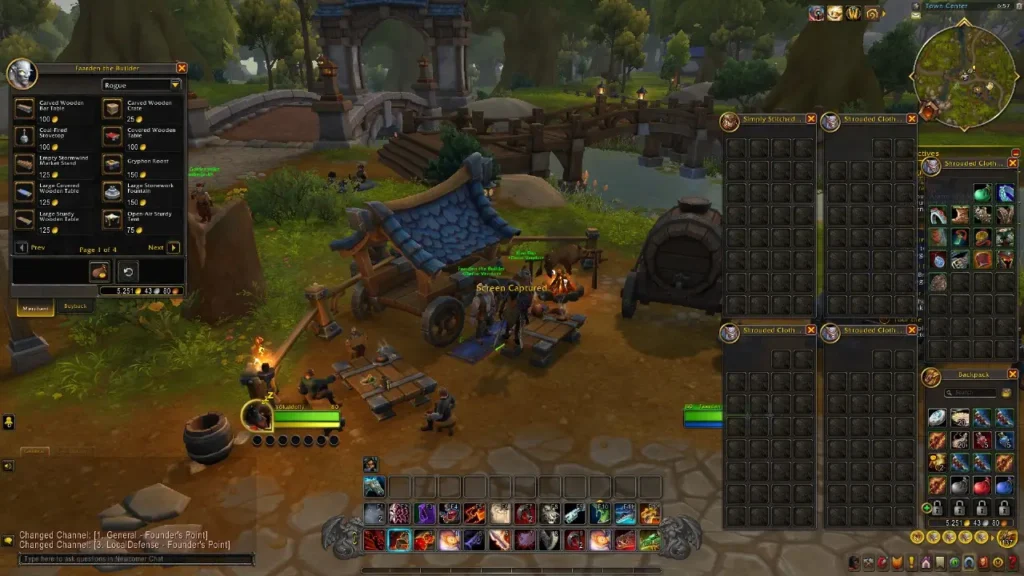Go to the previous vendor page
This screenshot has width=1024, height=576.
pyautogui.click(x=22, y=247)
